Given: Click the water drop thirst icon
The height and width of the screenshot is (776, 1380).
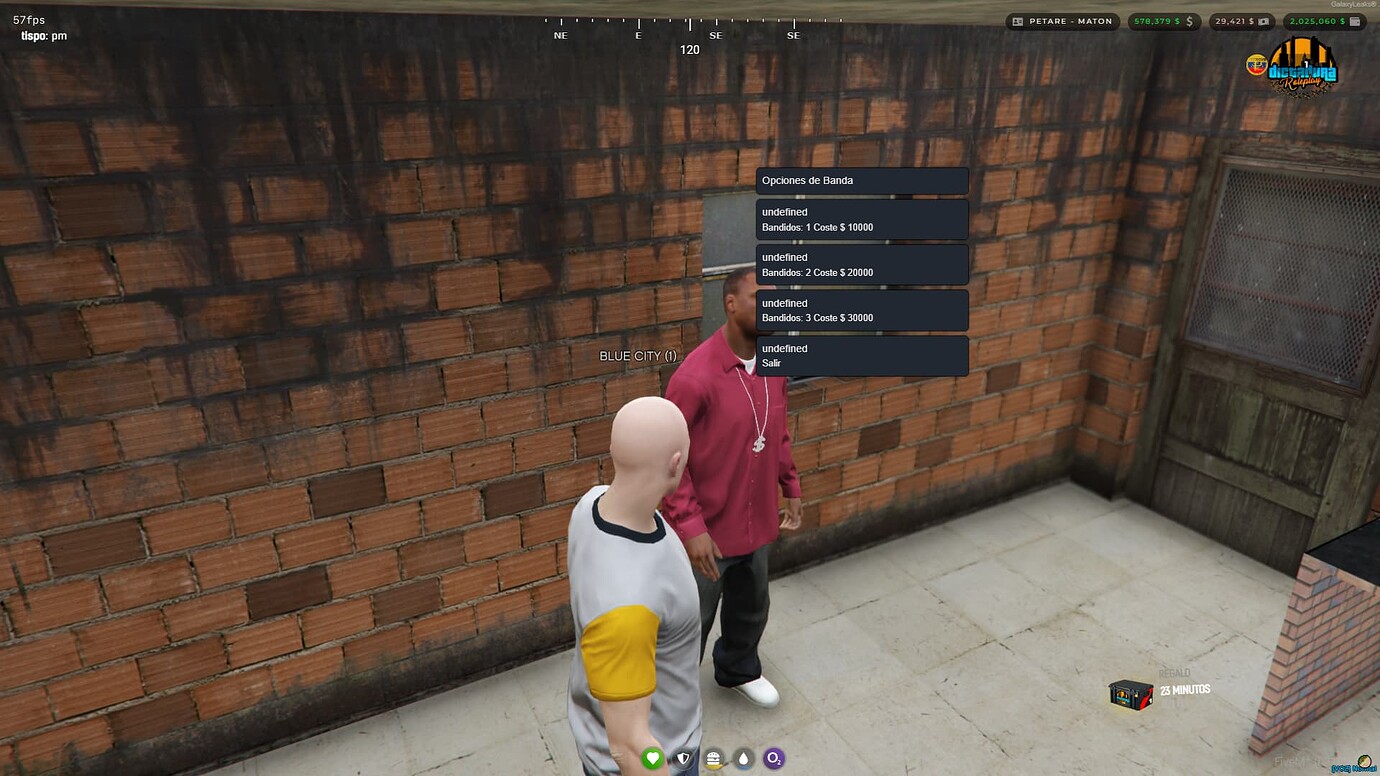Looking at the screenshot, I should (x=744, y=759).
